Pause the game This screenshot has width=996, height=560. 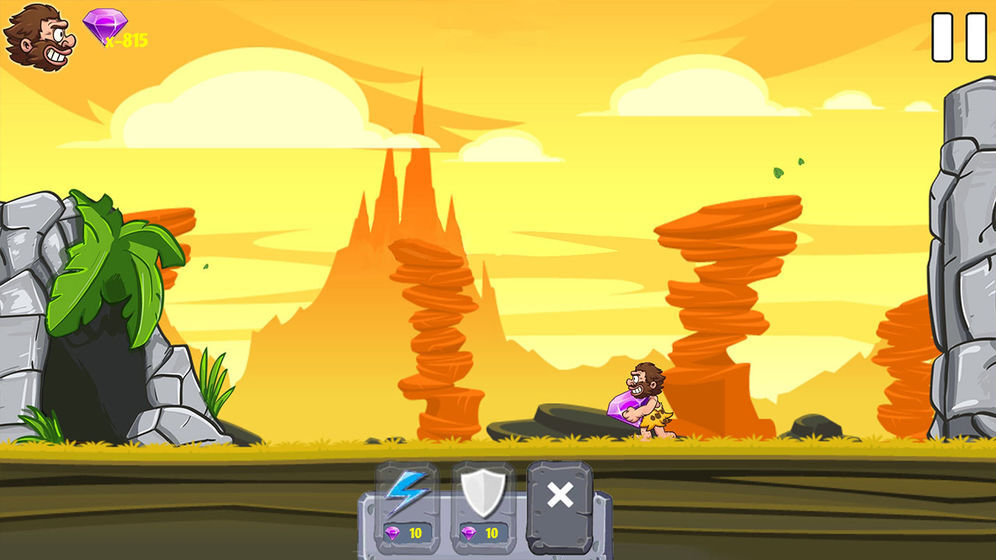[x=958, y=37]
